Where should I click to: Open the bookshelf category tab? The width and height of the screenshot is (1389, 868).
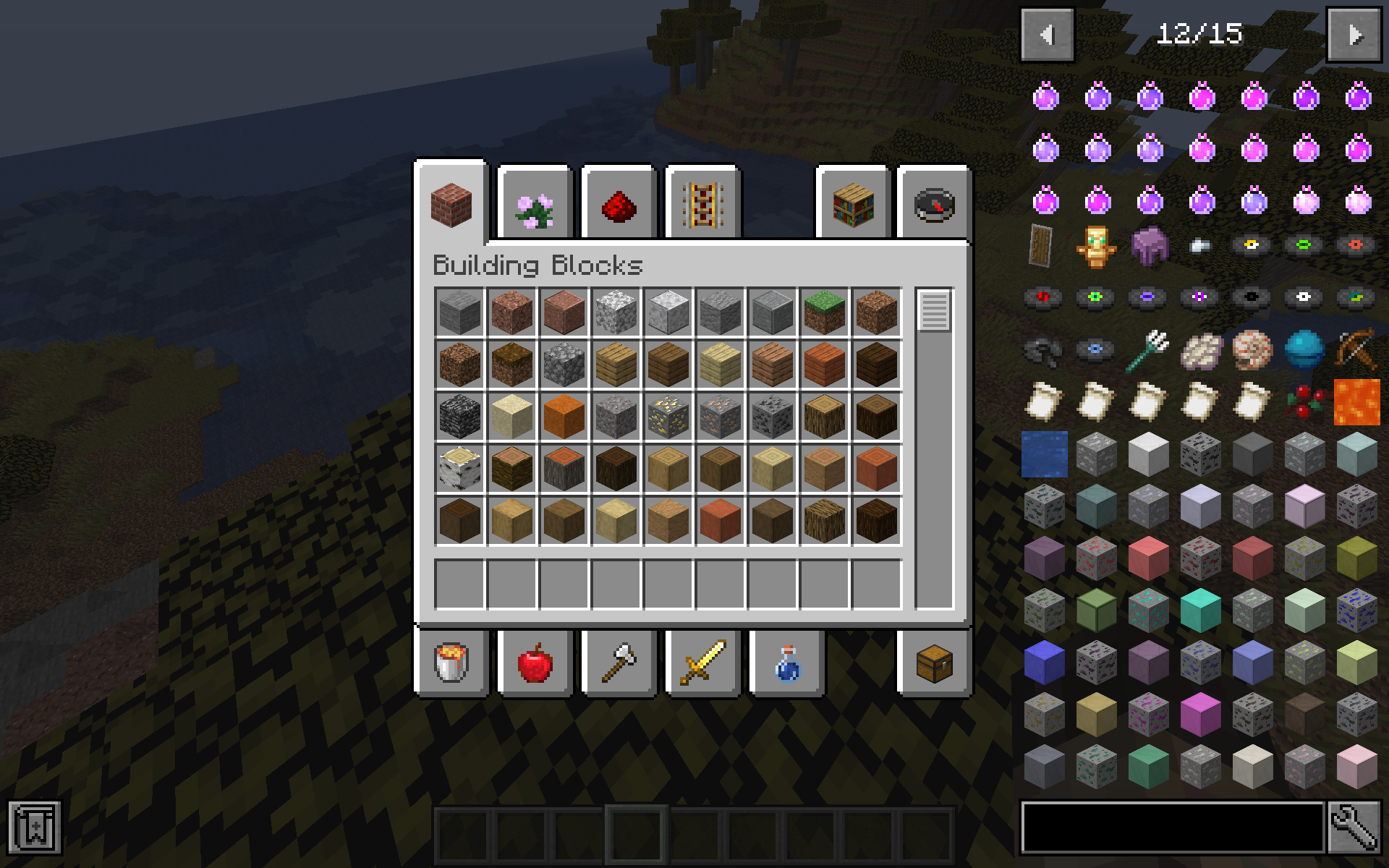[853, 205]
